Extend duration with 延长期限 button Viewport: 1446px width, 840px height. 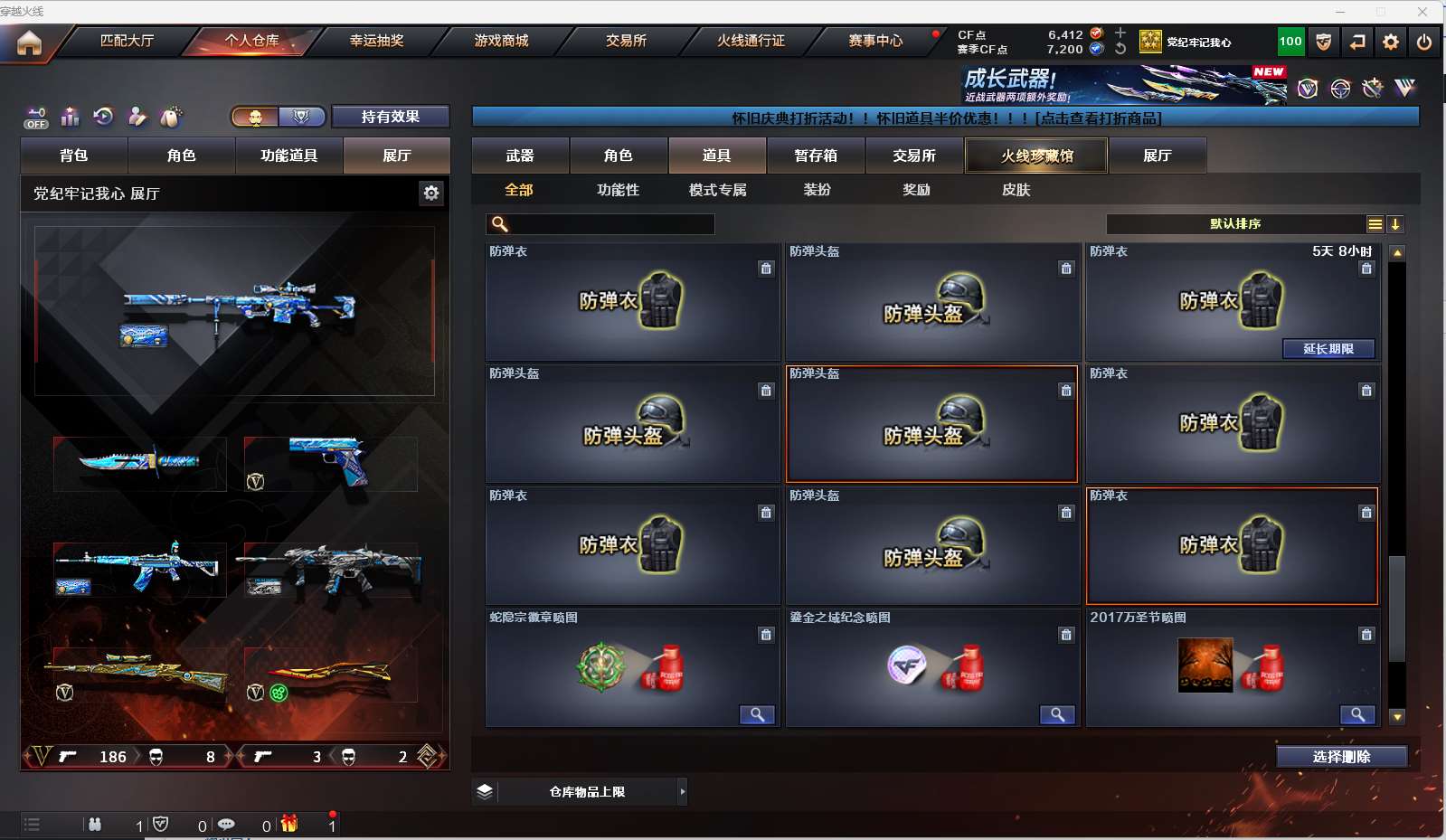pyautogui.click(x=1328, y=349)
